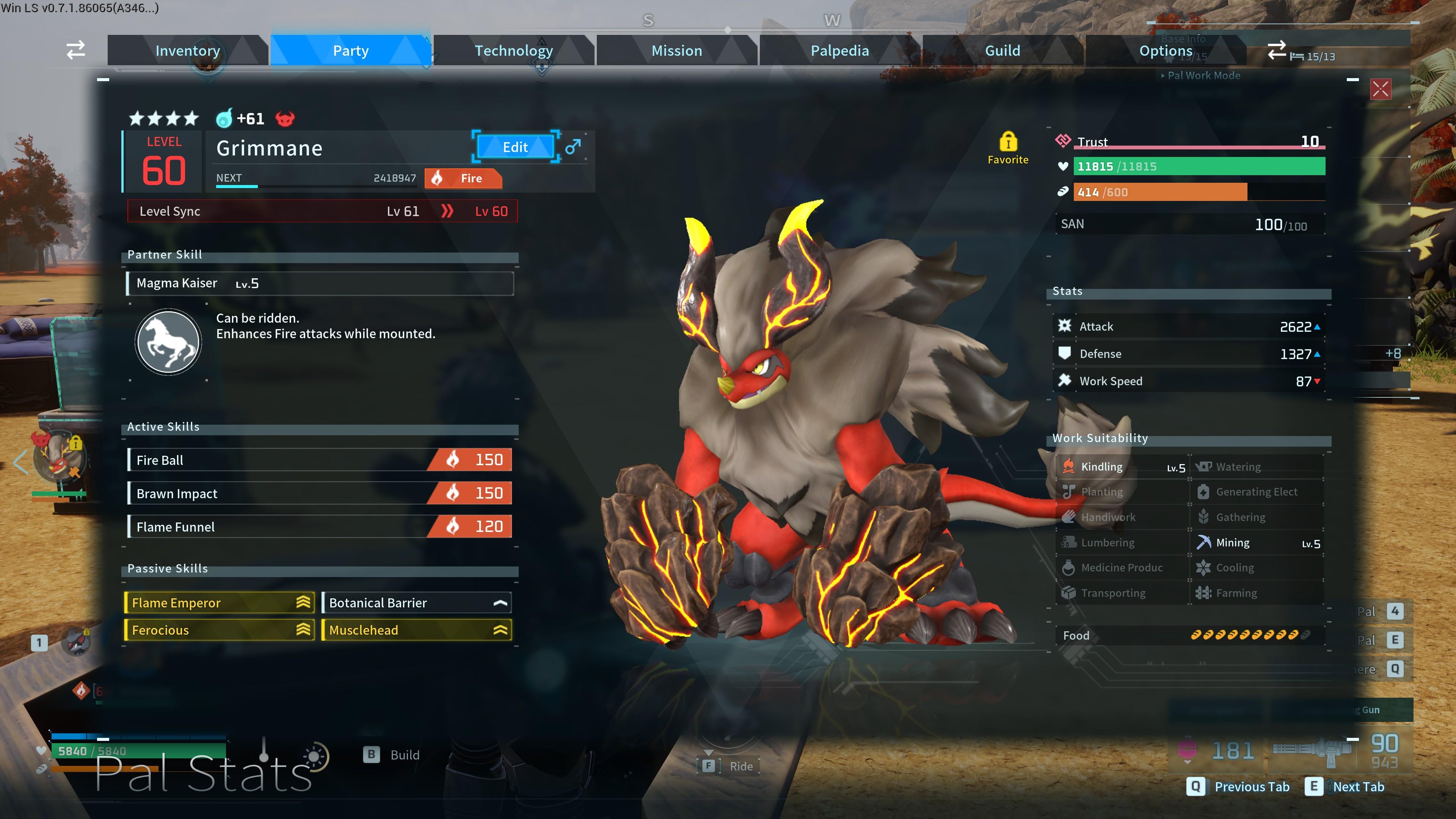Select the Mission tab

(676, 51)
